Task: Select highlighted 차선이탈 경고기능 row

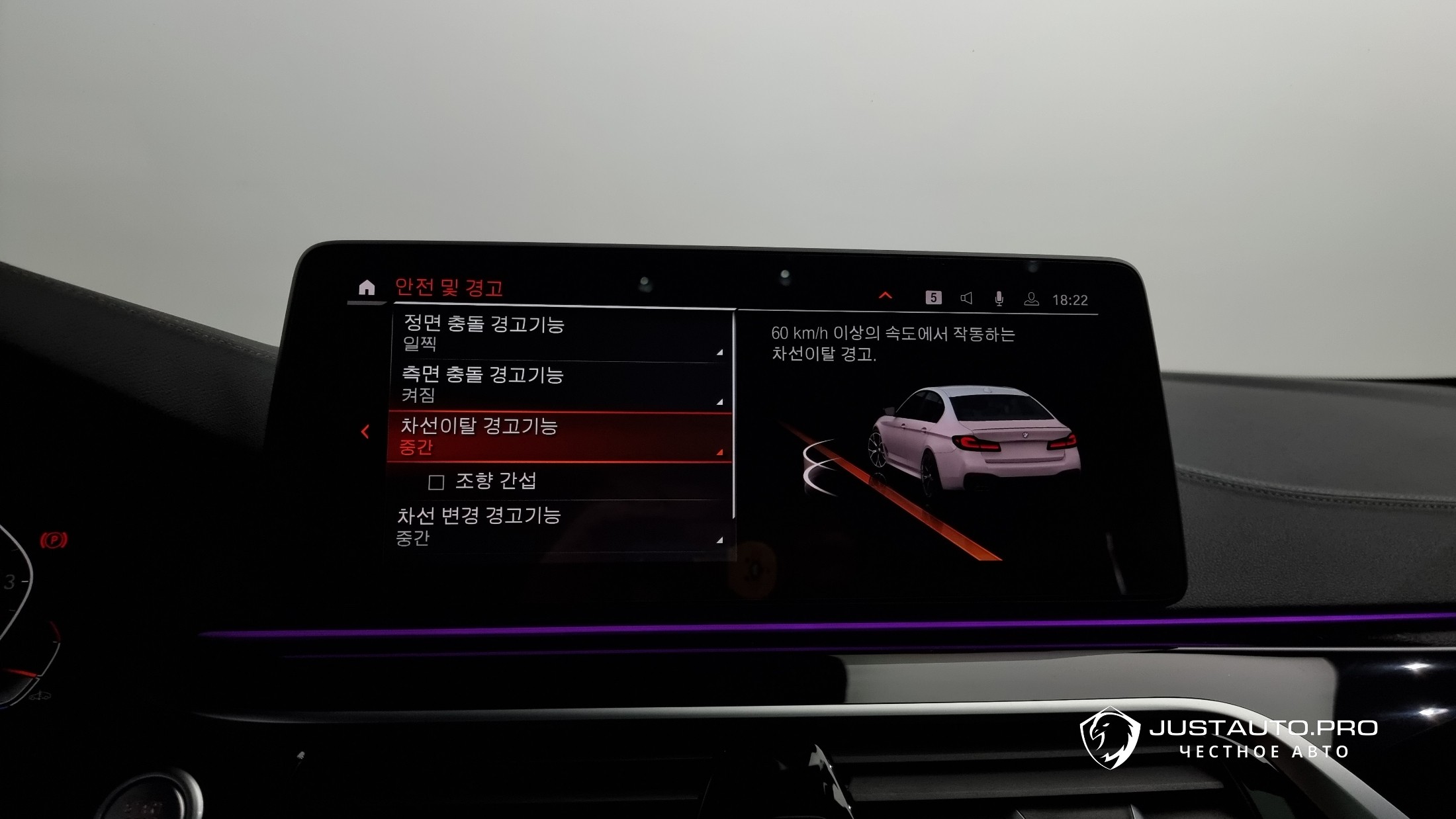Action: [x=560, y=436]
